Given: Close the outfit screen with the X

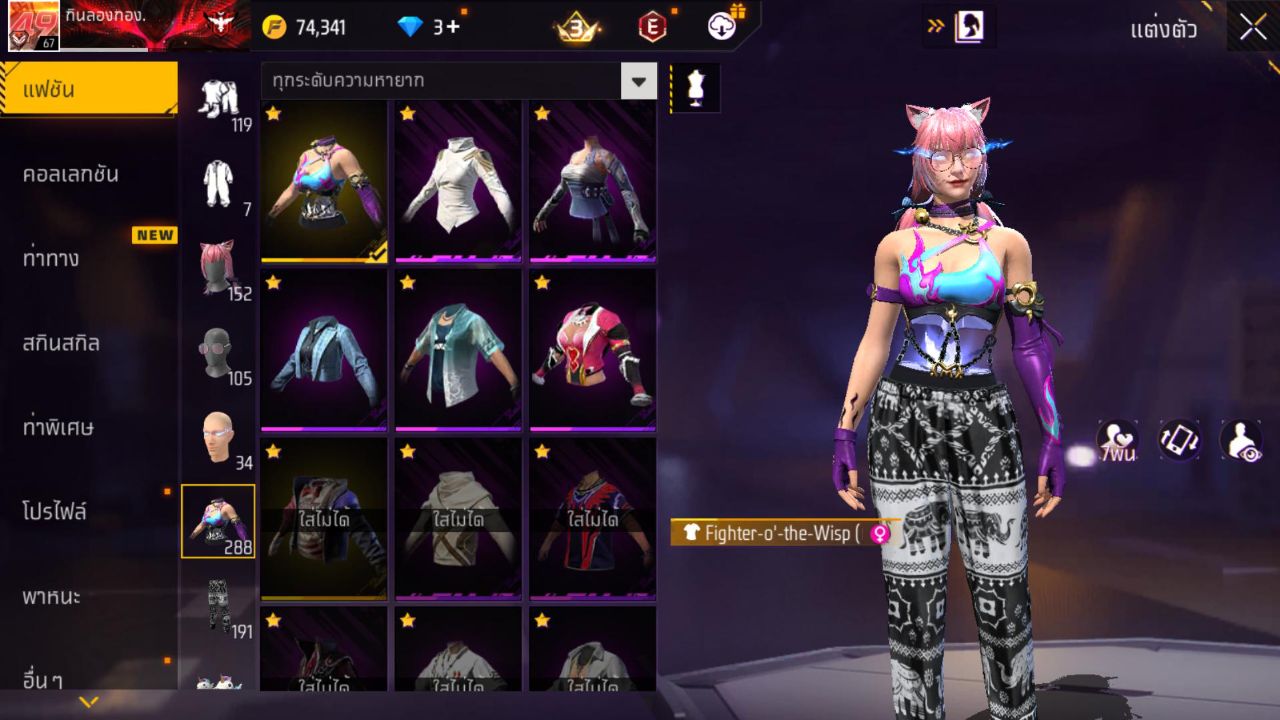Looking at the screenshot, I should pyautogui.click(x=1253, y=28).
